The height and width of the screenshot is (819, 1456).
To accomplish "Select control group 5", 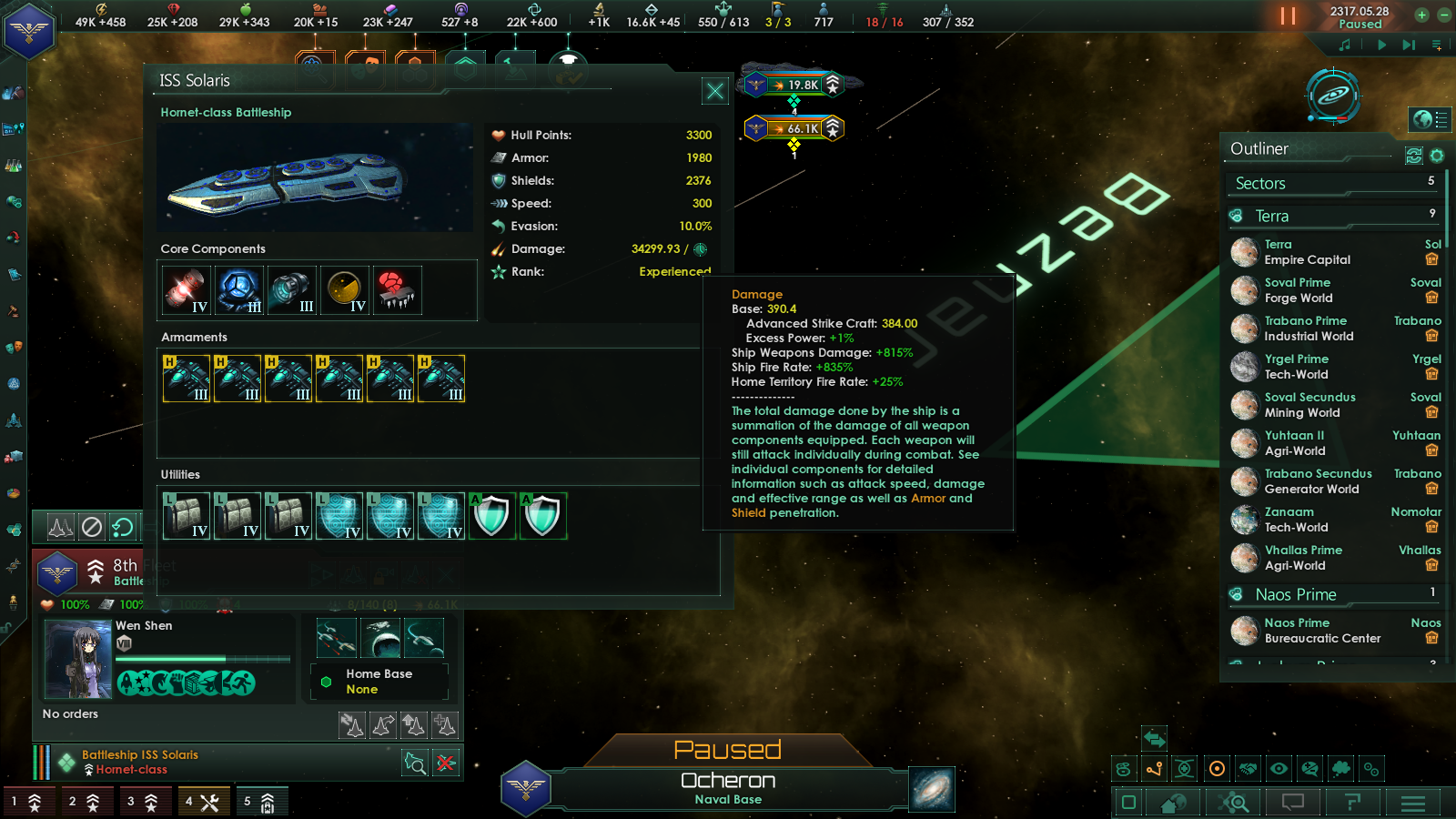I will (x=260, y=802).
